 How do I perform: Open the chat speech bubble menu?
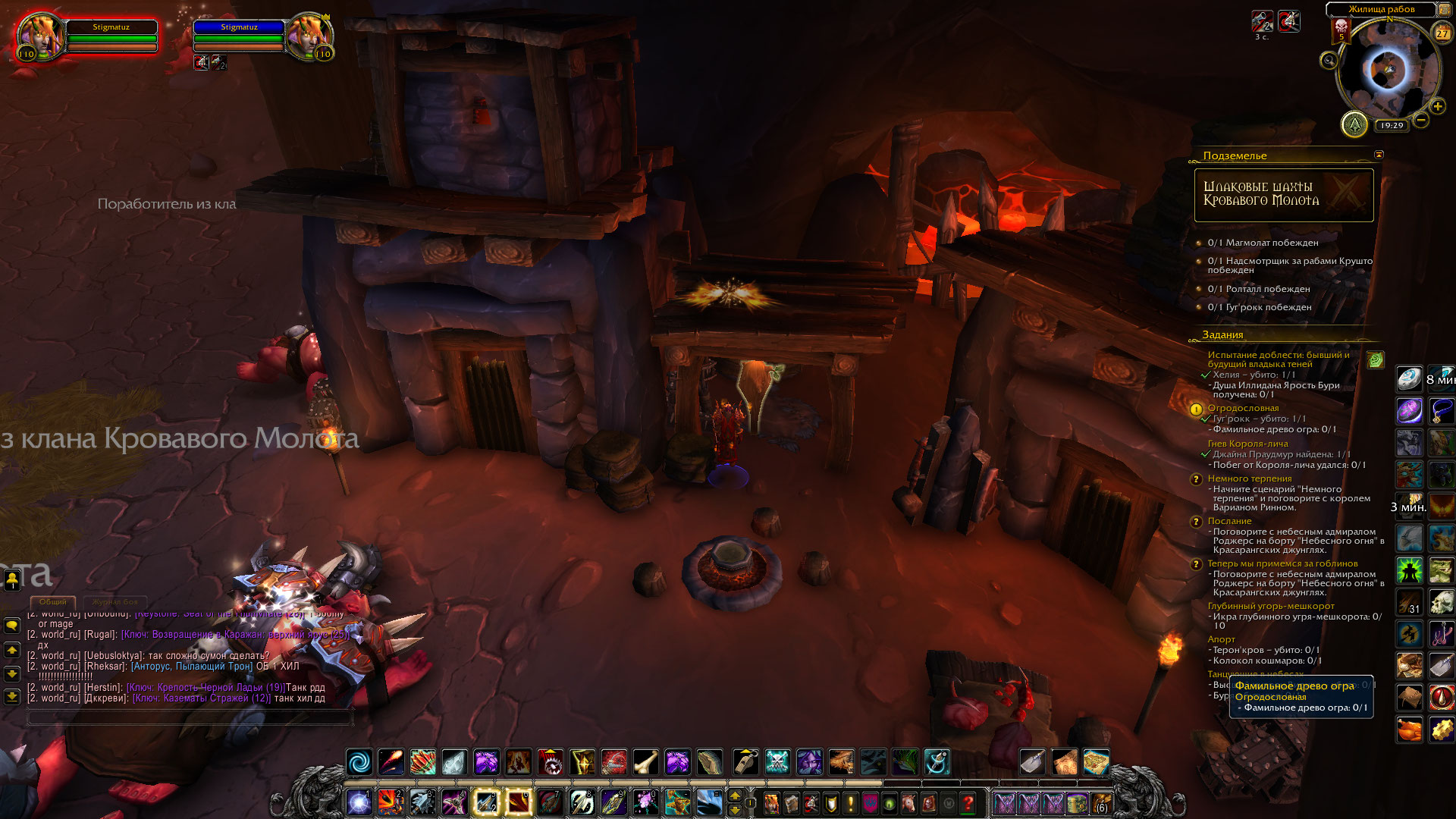click(x=12, y=626)
